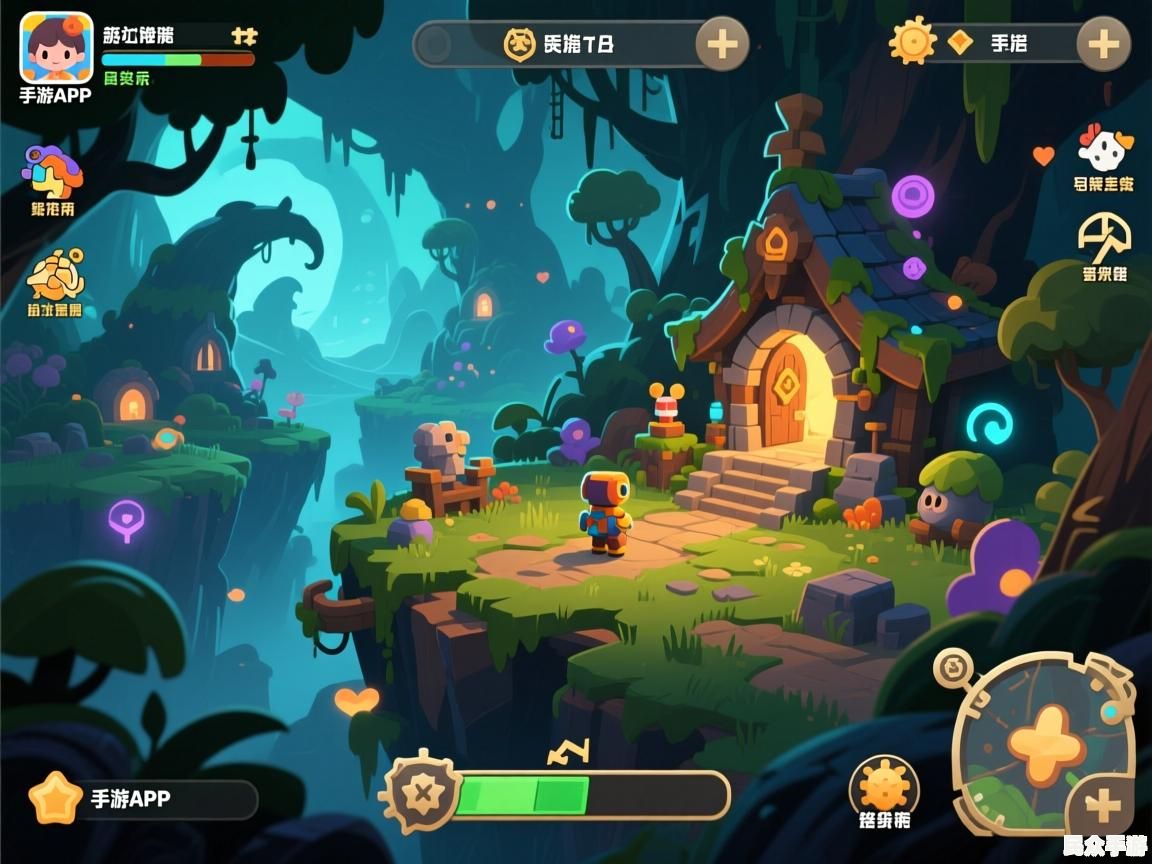The width and height of the screenshot is (1152, 864).
Task: Open the white chicken icon menu
Action: [1105, 151]
